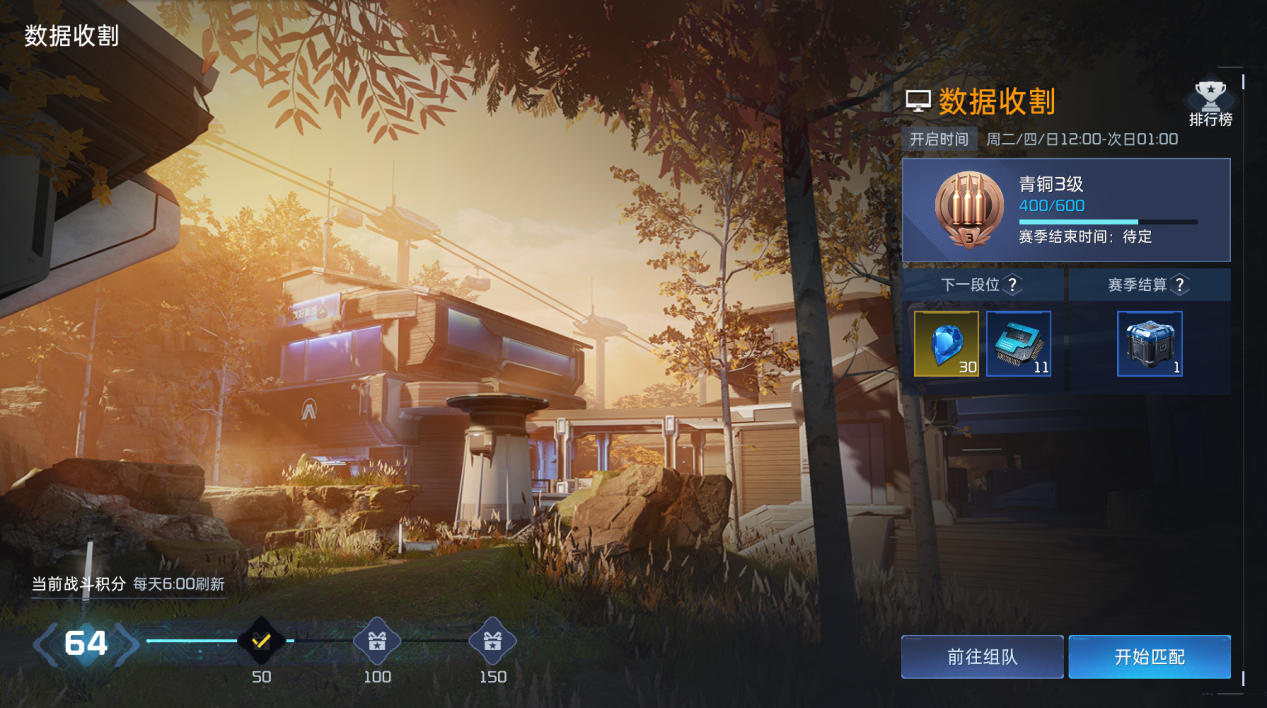Screen dimensions: 1267x708
Task: Go to team formation via 前往组队
Action: [982, 657]
